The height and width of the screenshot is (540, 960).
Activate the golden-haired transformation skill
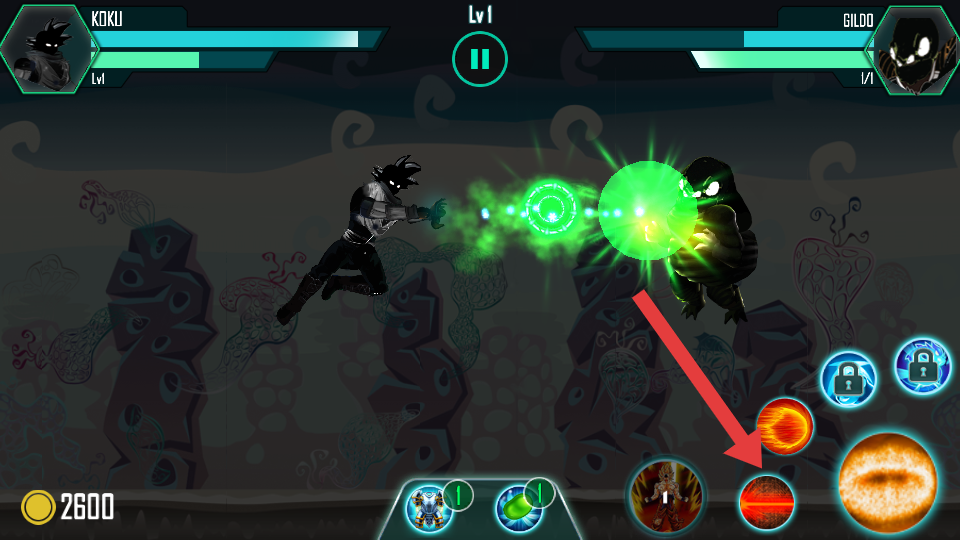666,497
